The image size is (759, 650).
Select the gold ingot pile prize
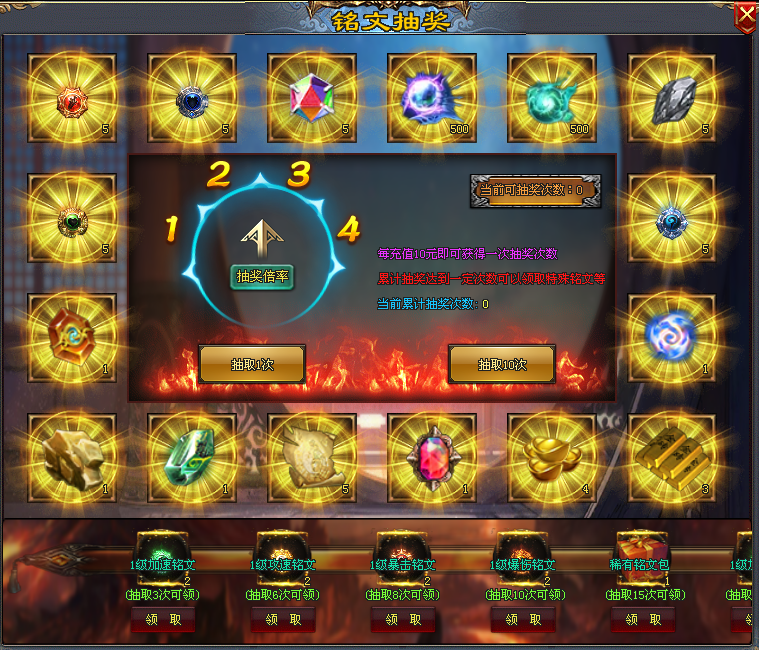[x=551, y=457]
